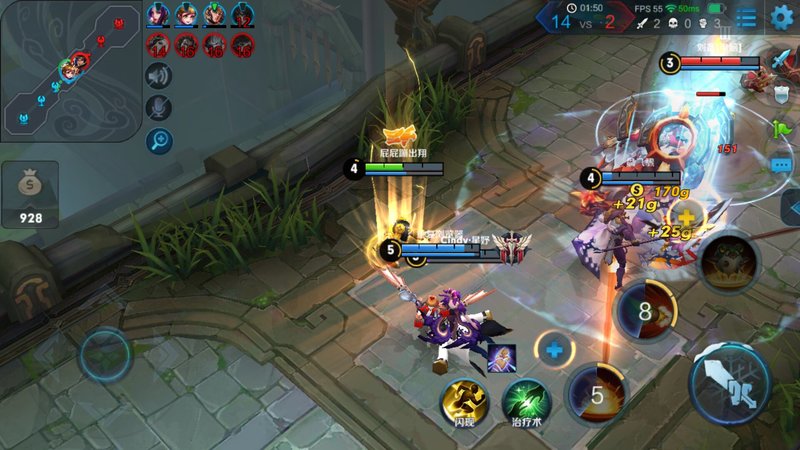Screen dimensions: 800x450
Task: Upgrade skill with the yellow plus button
Action: point(686,217)
